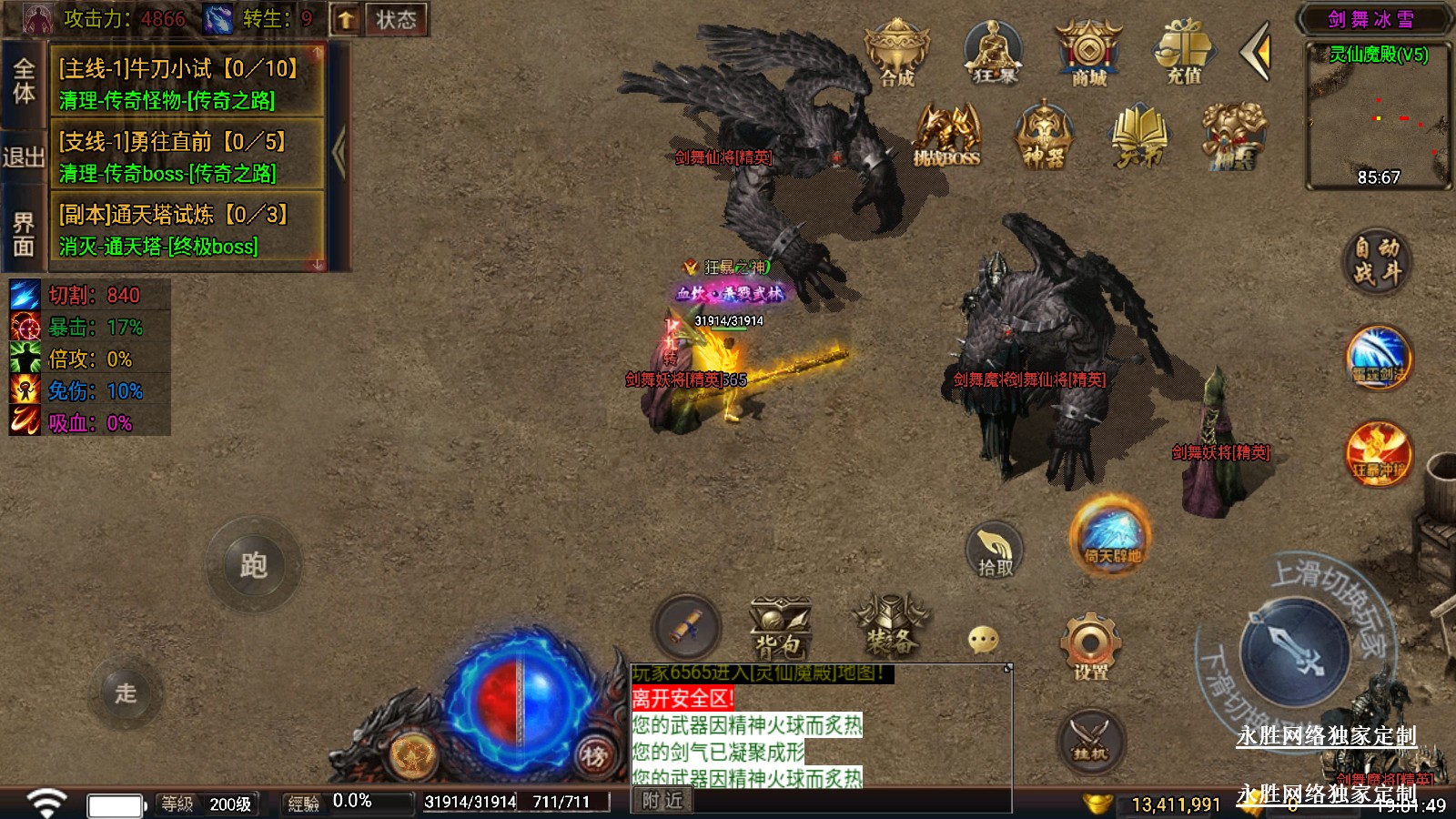Switch to the 全体 tab

(x=24, y=80)
